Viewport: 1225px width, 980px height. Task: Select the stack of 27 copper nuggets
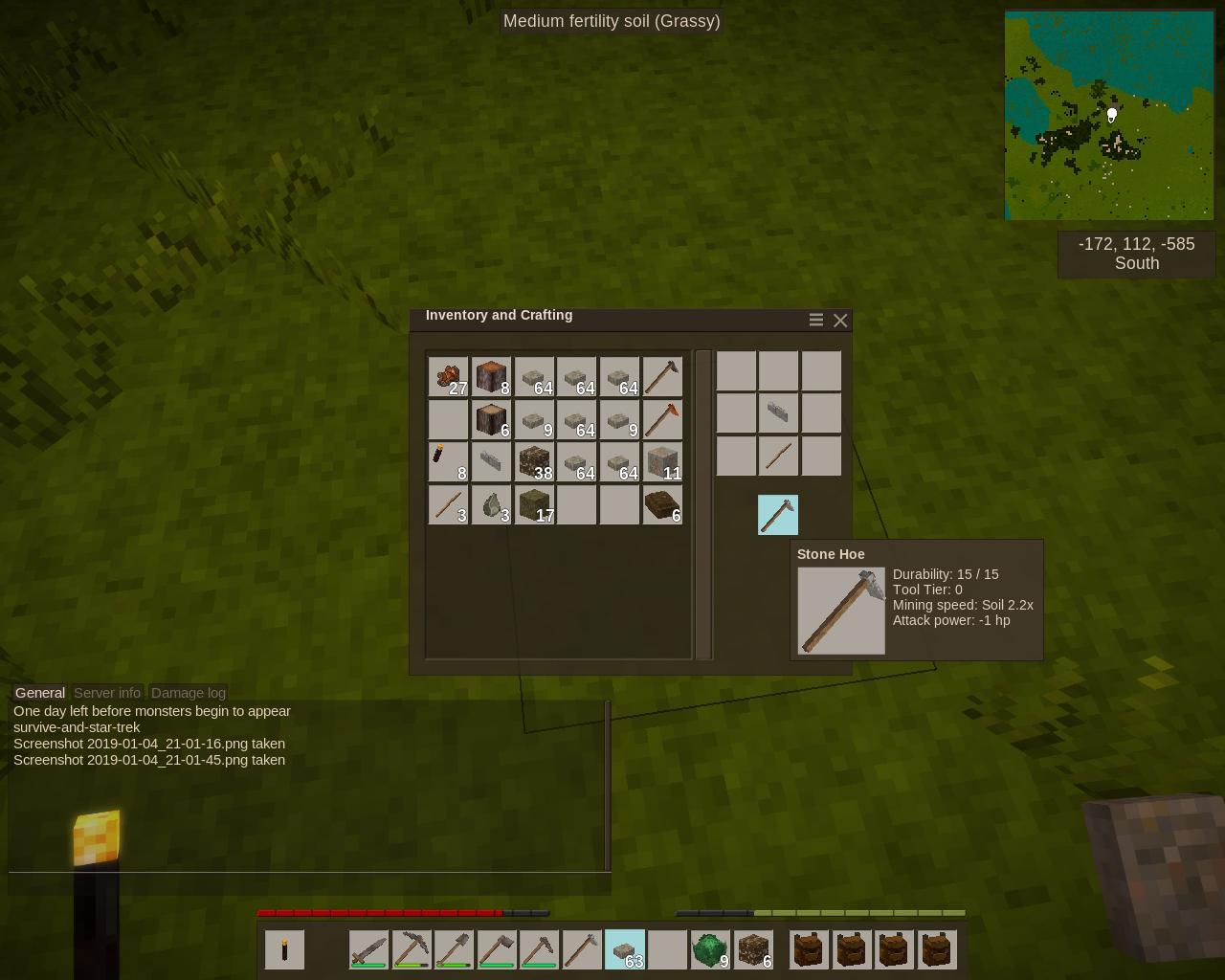[x=448, y=377]
